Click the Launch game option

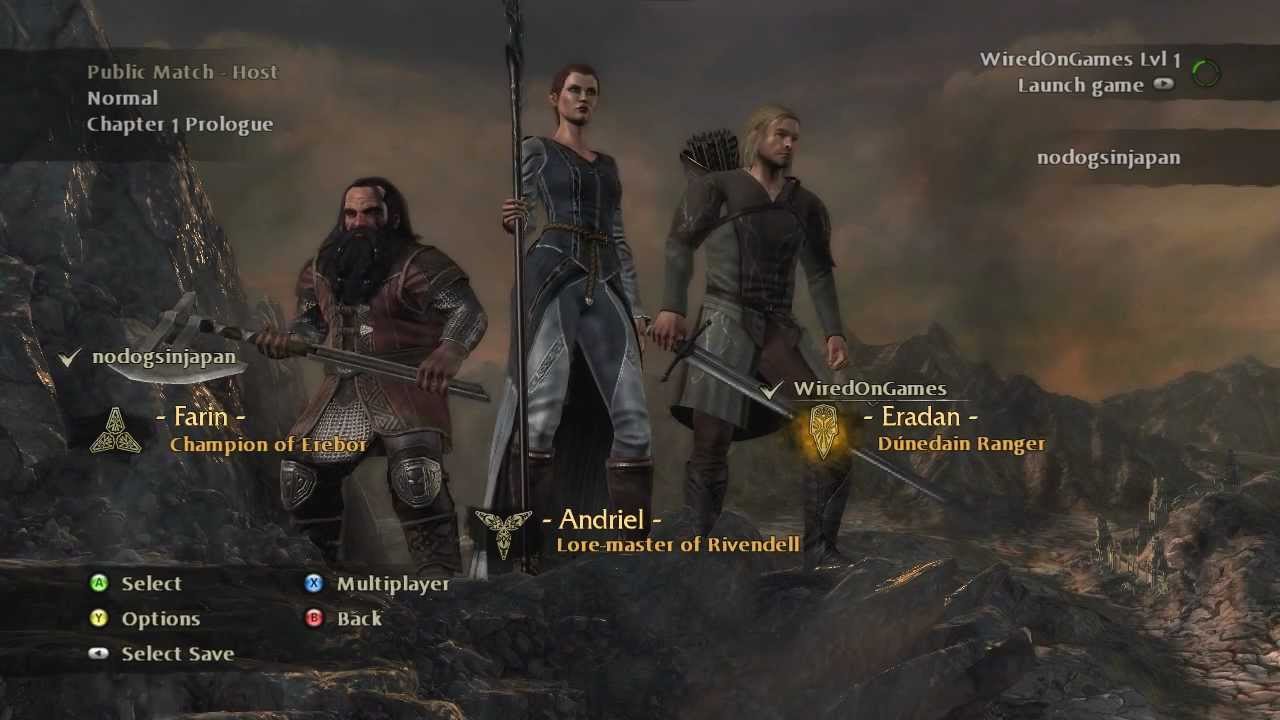[1081, 85]
